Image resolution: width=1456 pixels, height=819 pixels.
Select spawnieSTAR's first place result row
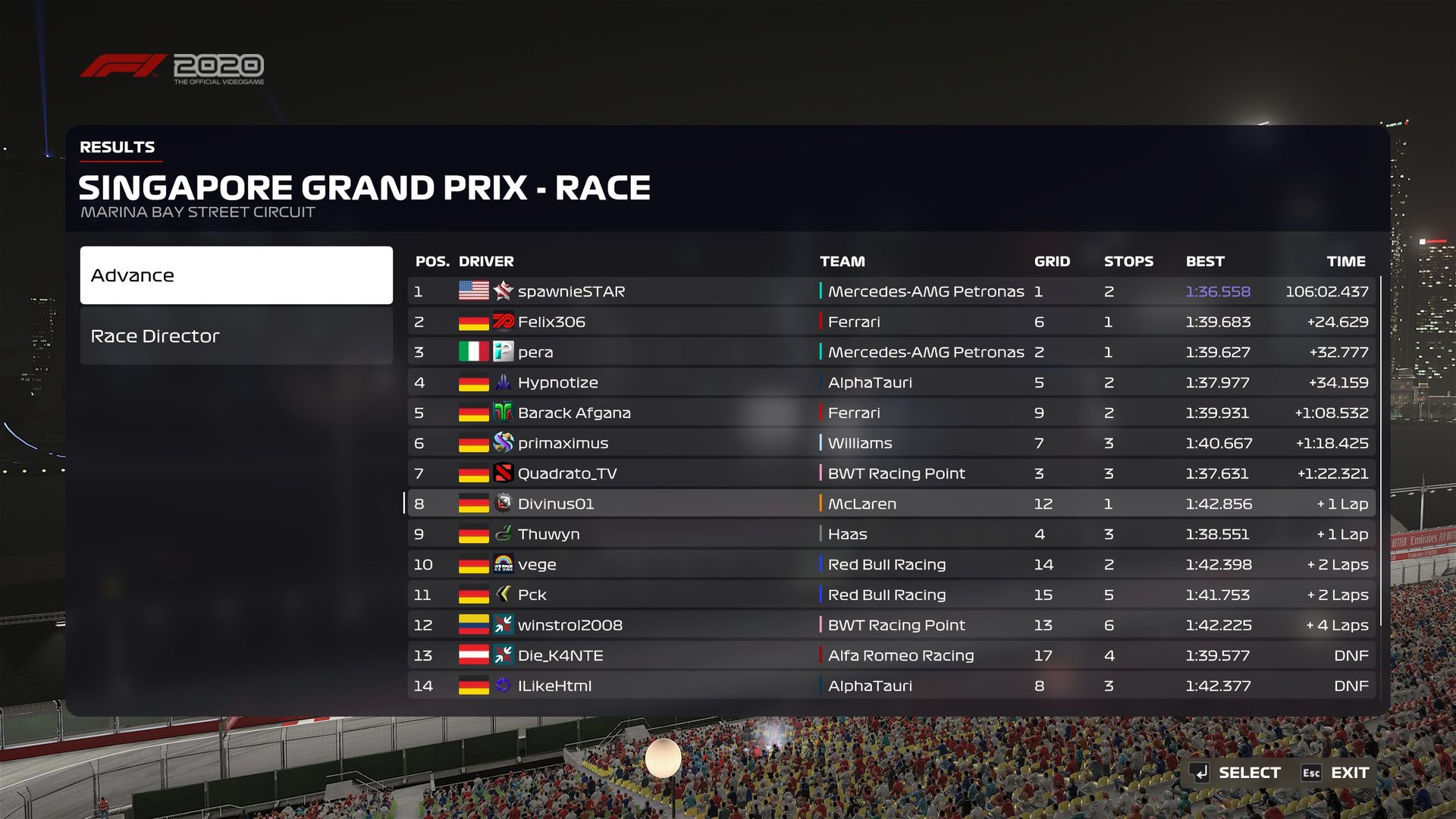[x=891, y=291]
